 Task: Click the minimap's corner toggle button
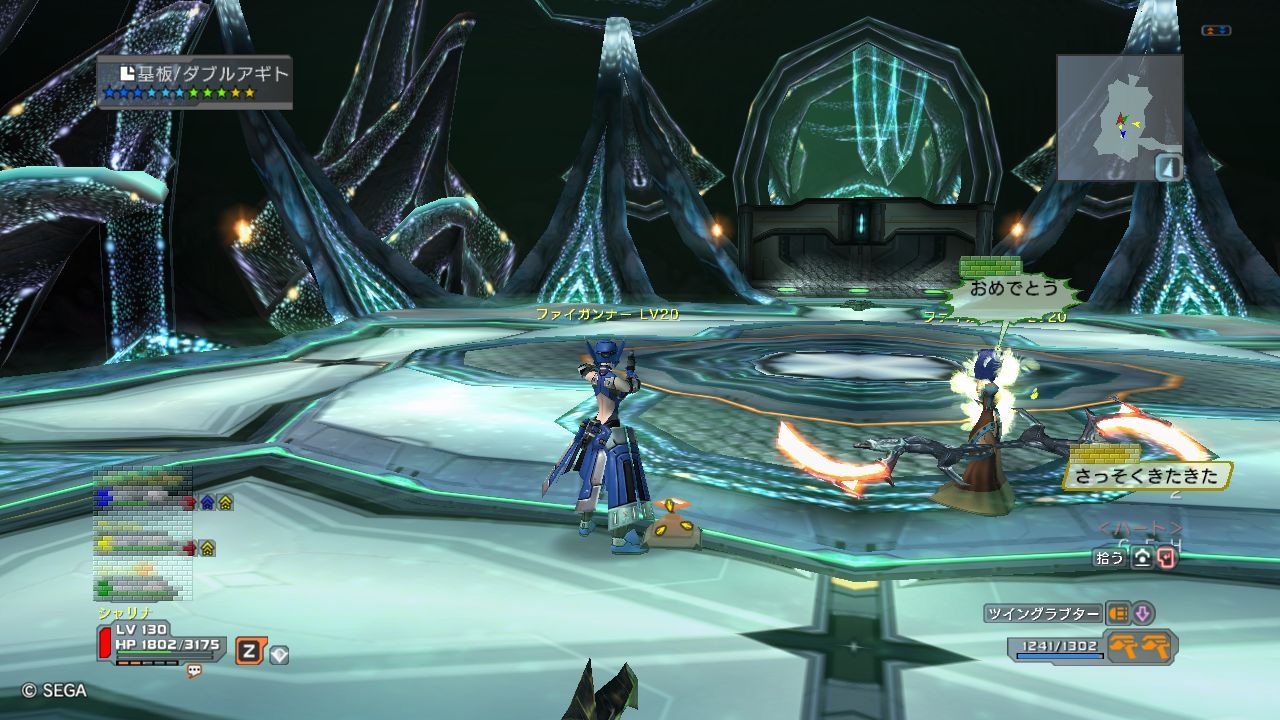[1168, 167]
